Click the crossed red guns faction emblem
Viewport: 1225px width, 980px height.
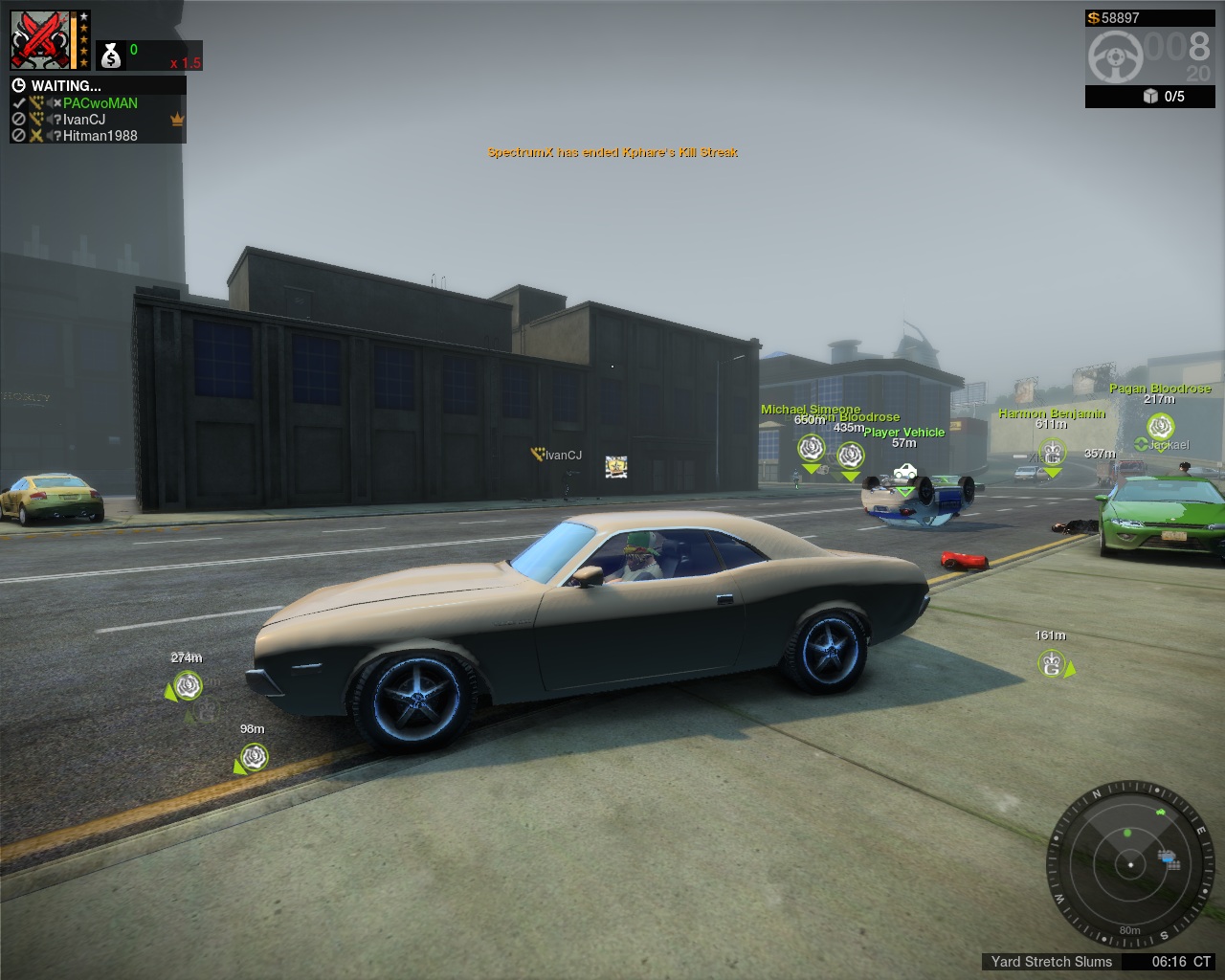point(39,39)
